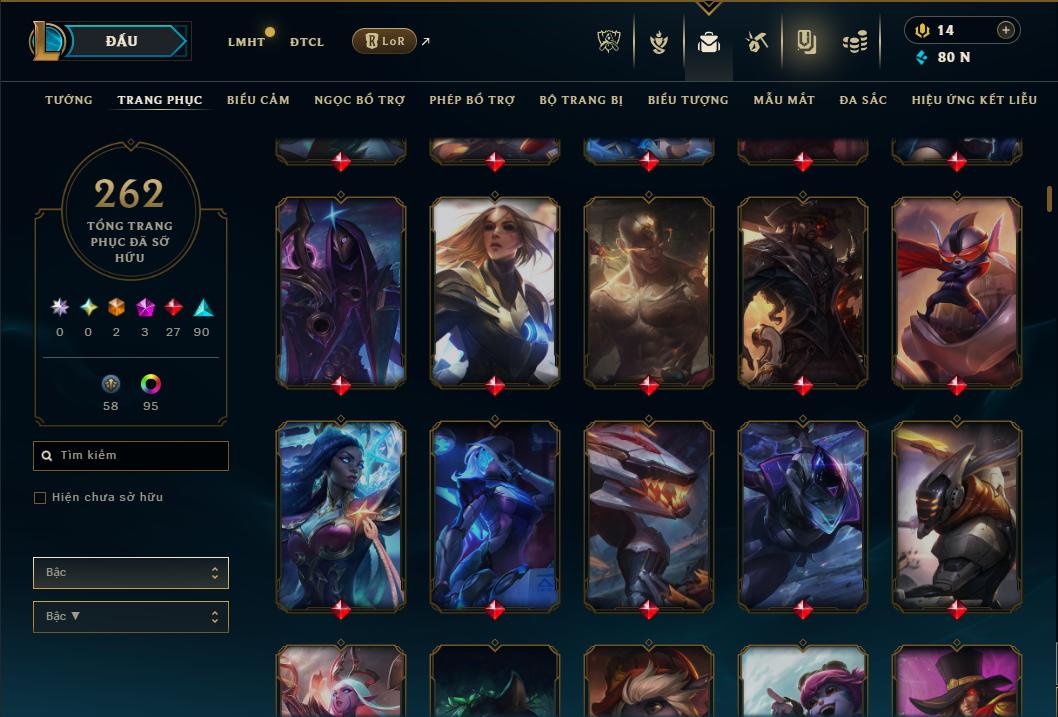Switch to the BIỂU CẢM tab
Screen dimensions: 1058x717
pyautogui.click(x=258, y=100)
